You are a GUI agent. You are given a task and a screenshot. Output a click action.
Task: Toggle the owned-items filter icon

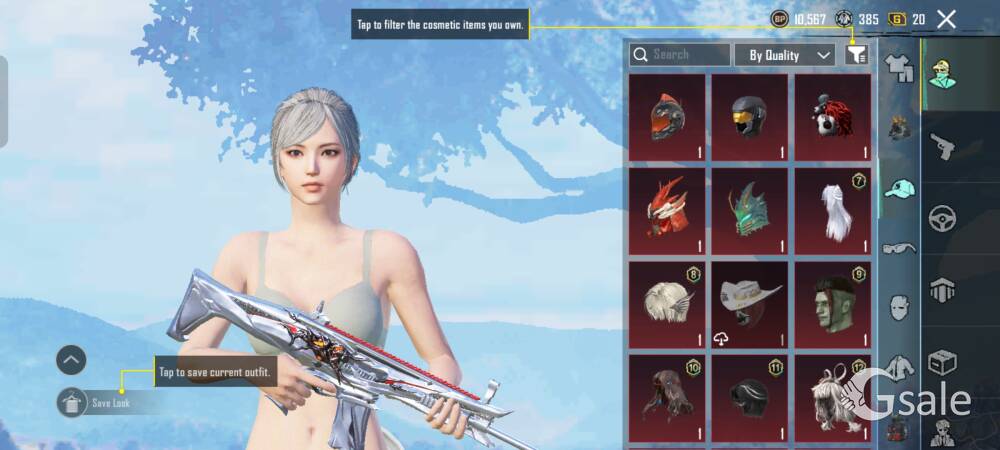[856, 55]
